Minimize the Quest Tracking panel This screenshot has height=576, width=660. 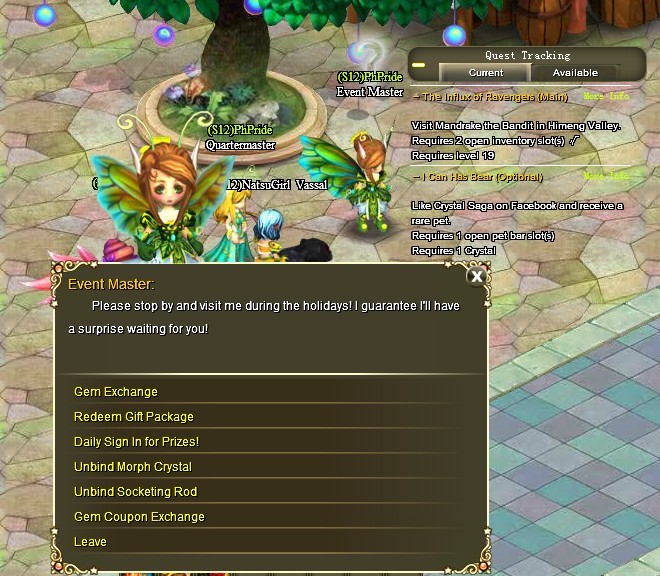[x=419, y=66]
